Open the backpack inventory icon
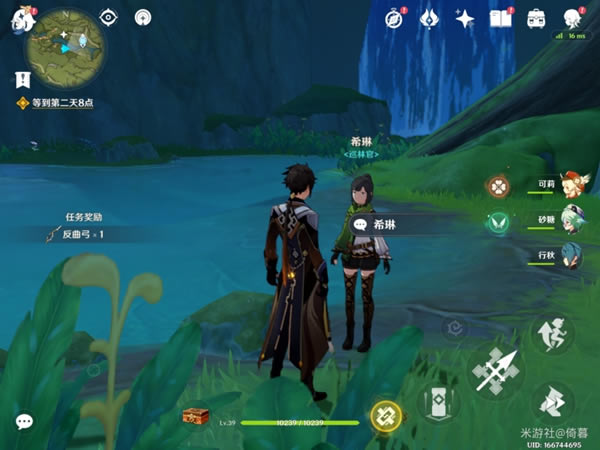 click(x=536, y=18)
